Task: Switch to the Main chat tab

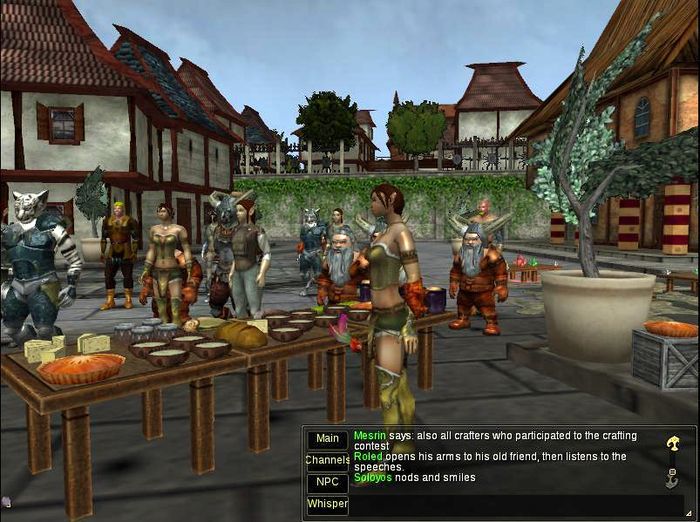Action: click(326, 439)
